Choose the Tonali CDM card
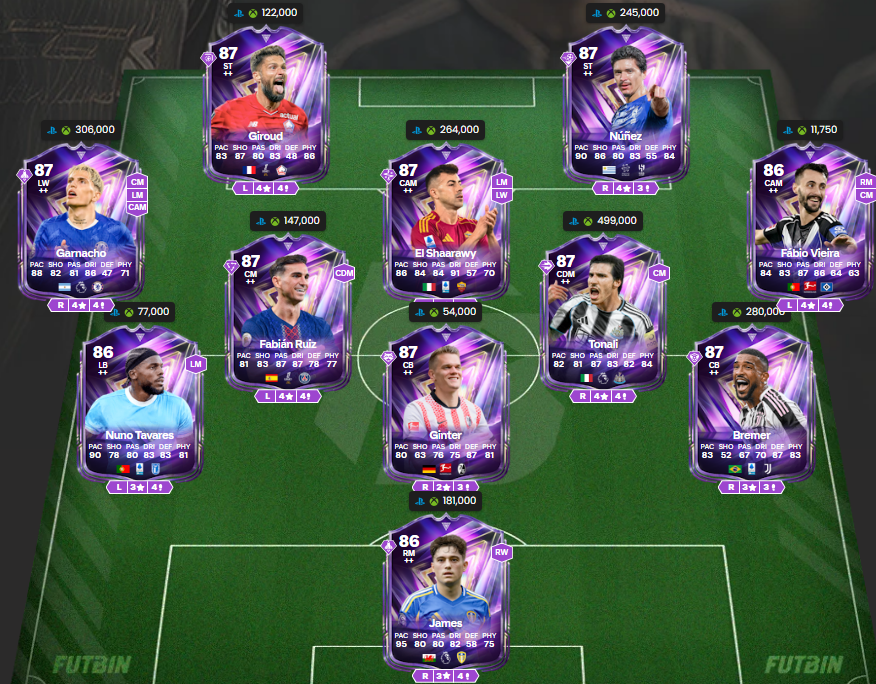Screen dimensions: 876x684 click(603, 310)
